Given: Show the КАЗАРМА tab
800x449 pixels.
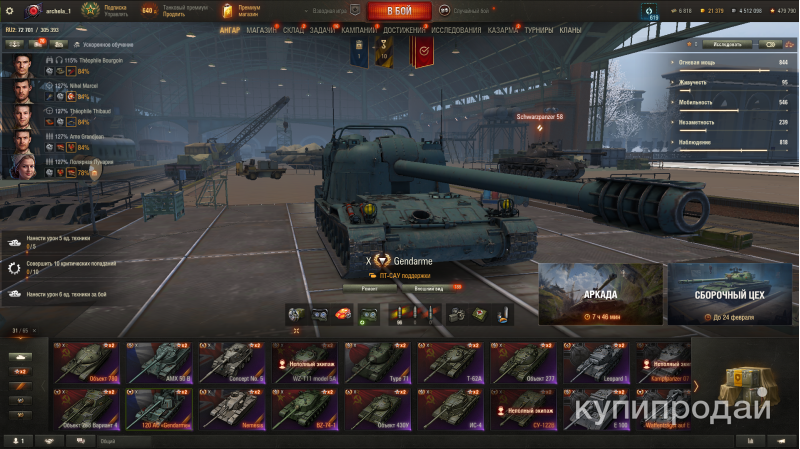Looking at the screenshot, I should [502, 30].
